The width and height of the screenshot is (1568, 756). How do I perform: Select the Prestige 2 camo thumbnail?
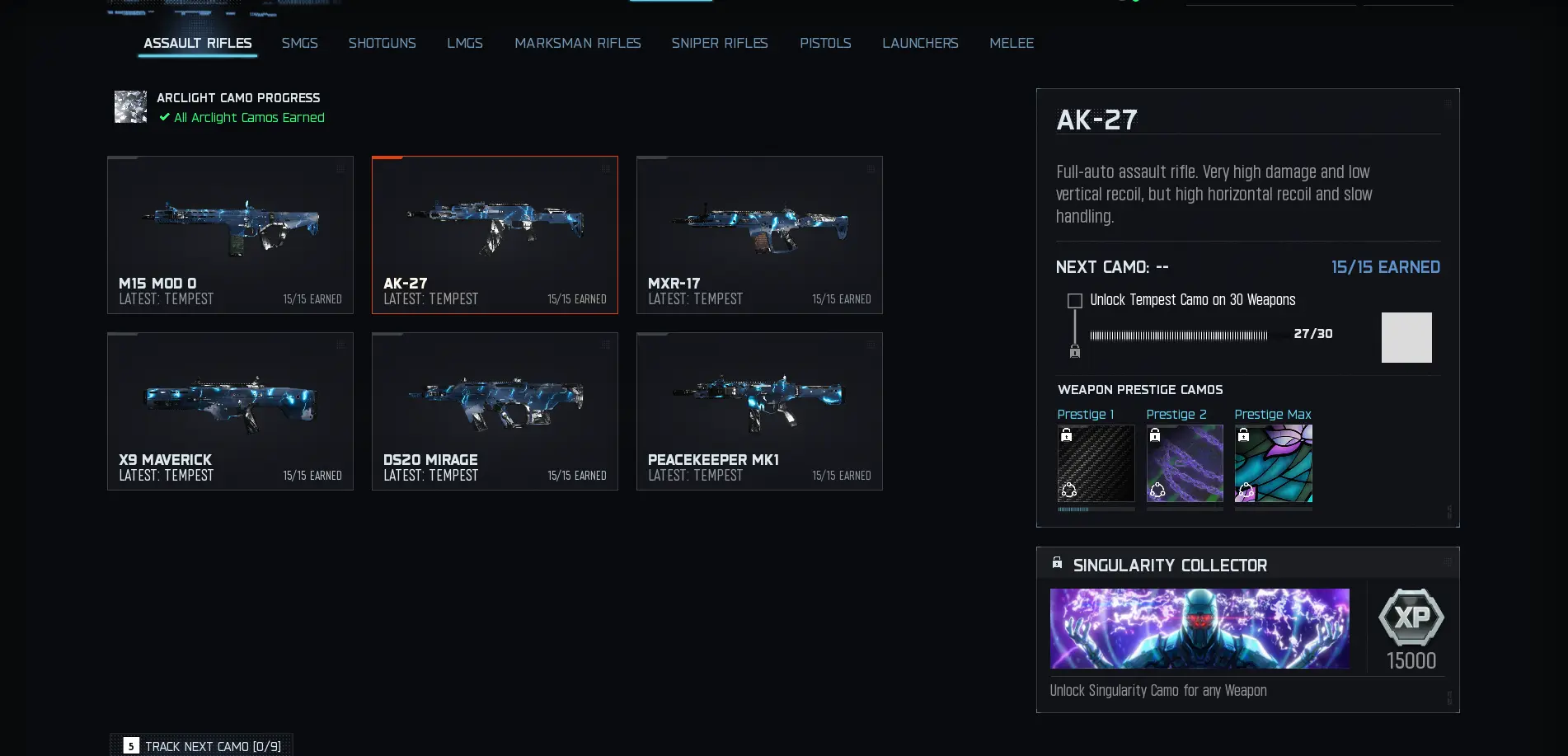click(1185, 463)
